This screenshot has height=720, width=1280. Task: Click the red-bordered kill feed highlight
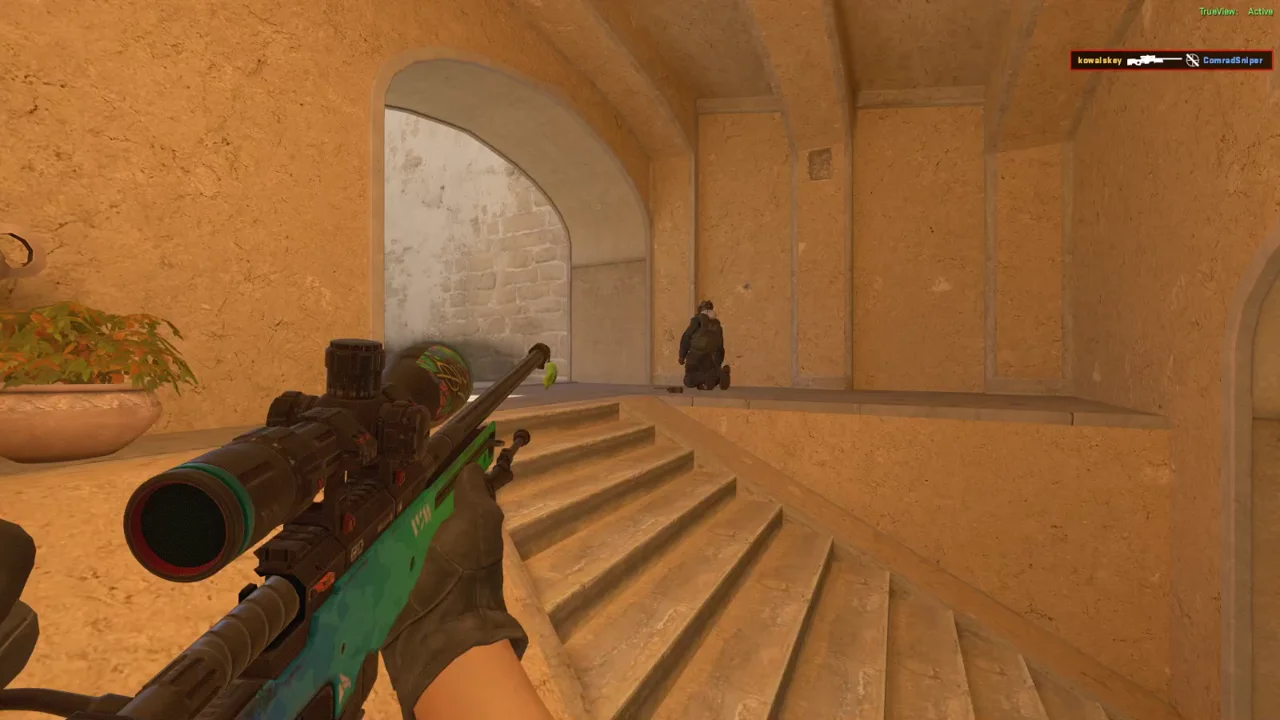point(1170,60)
